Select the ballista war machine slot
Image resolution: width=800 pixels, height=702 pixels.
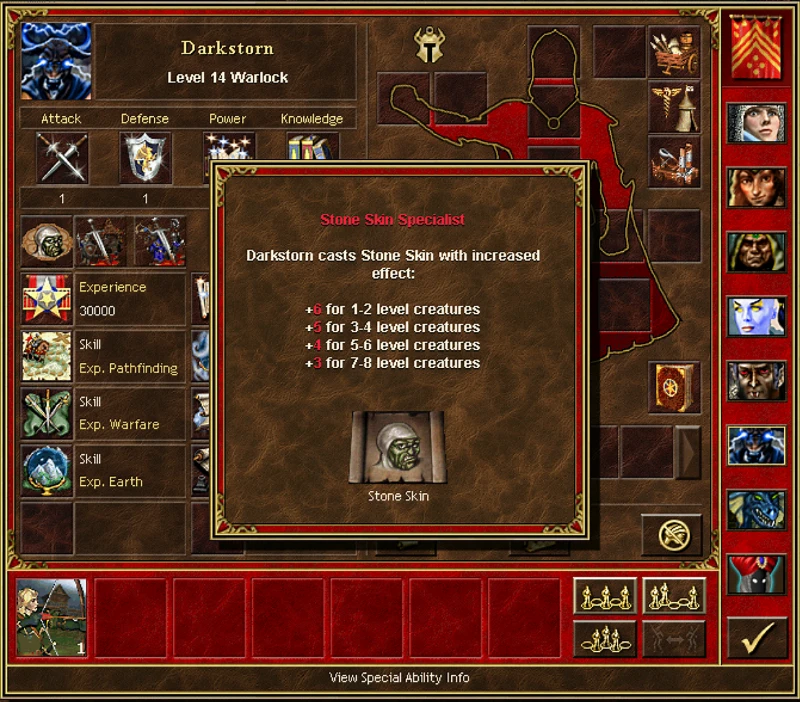point(673,162)
